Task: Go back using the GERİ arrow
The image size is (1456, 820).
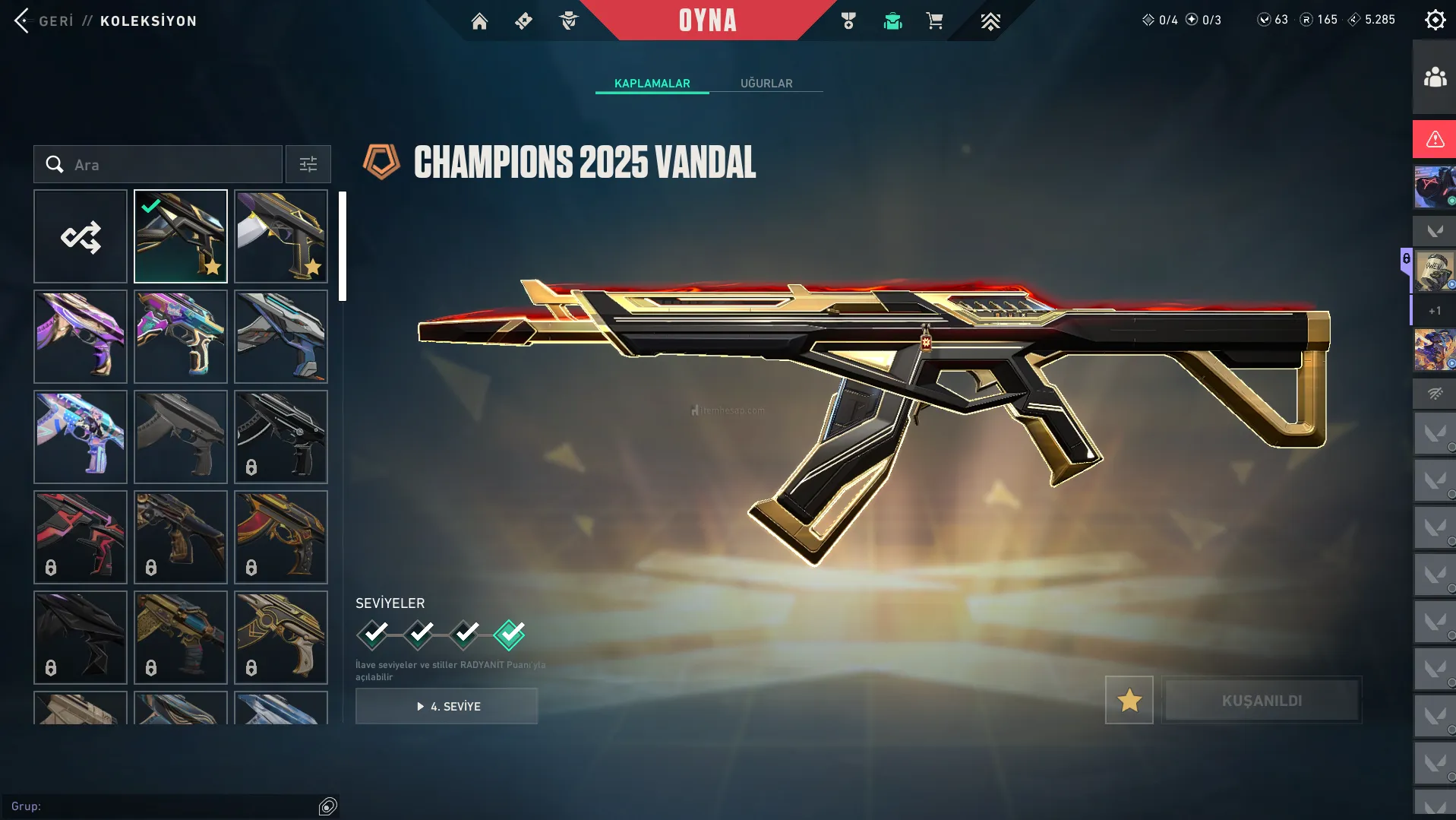Action: [x=23, y=21]
